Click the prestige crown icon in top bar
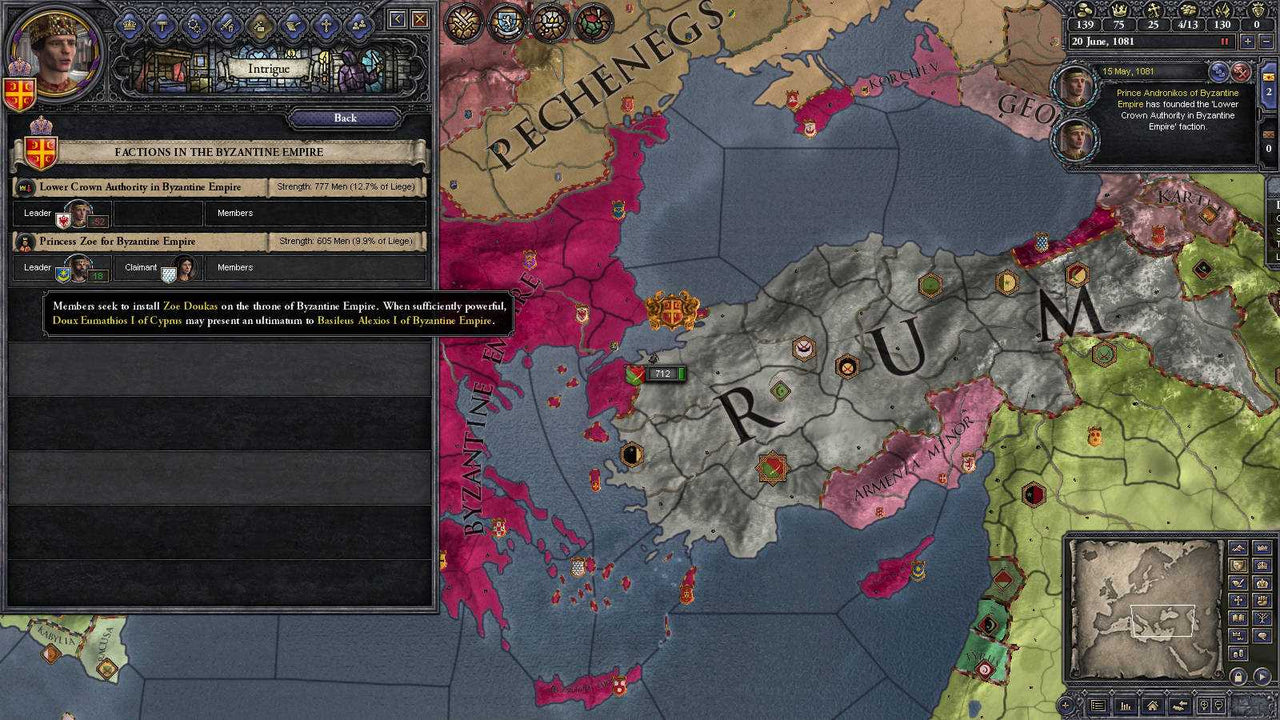This screenshot has width=1280, height=720. 1119,11
